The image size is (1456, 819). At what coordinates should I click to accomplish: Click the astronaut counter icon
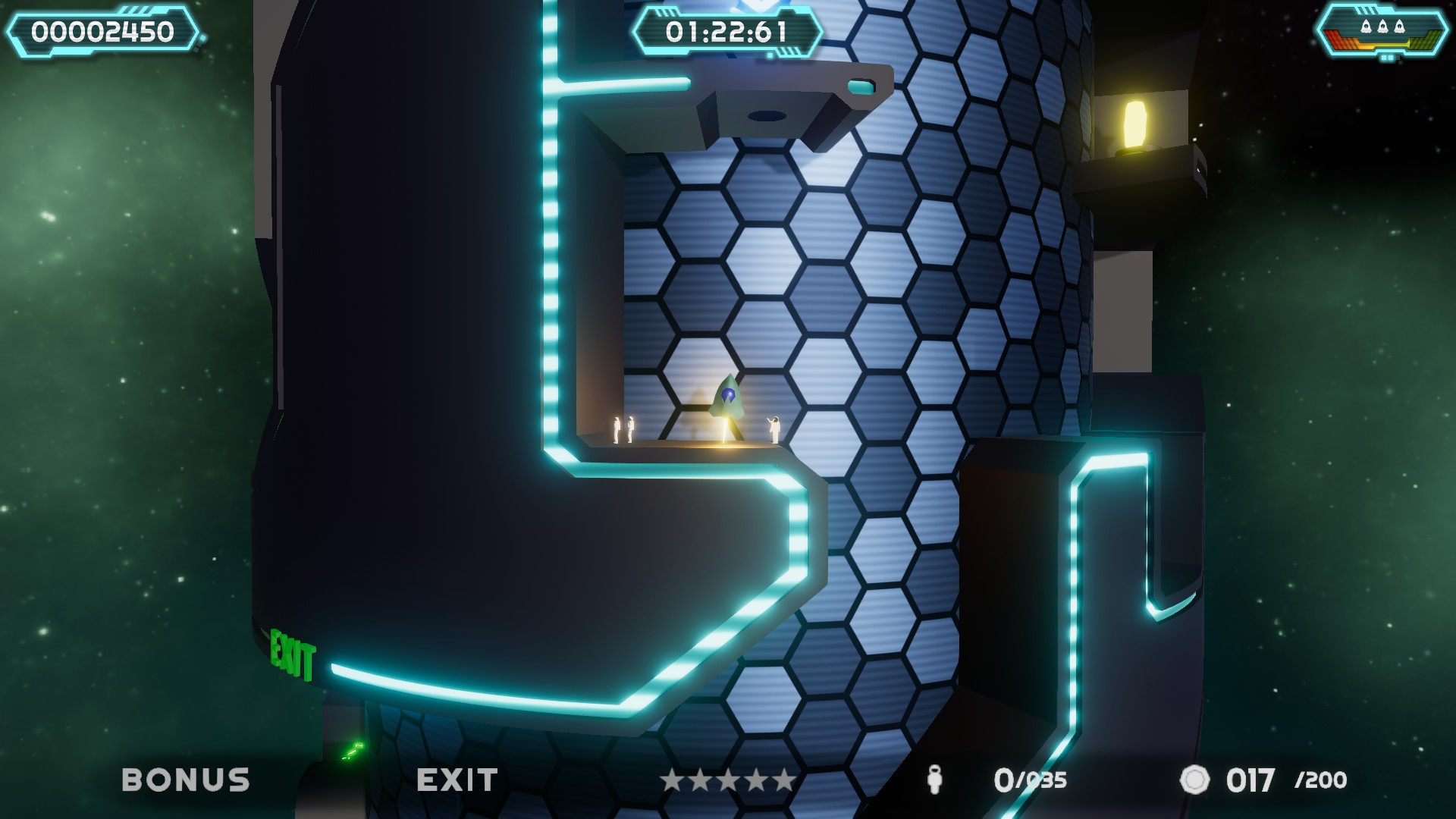[x=934, y=780]
